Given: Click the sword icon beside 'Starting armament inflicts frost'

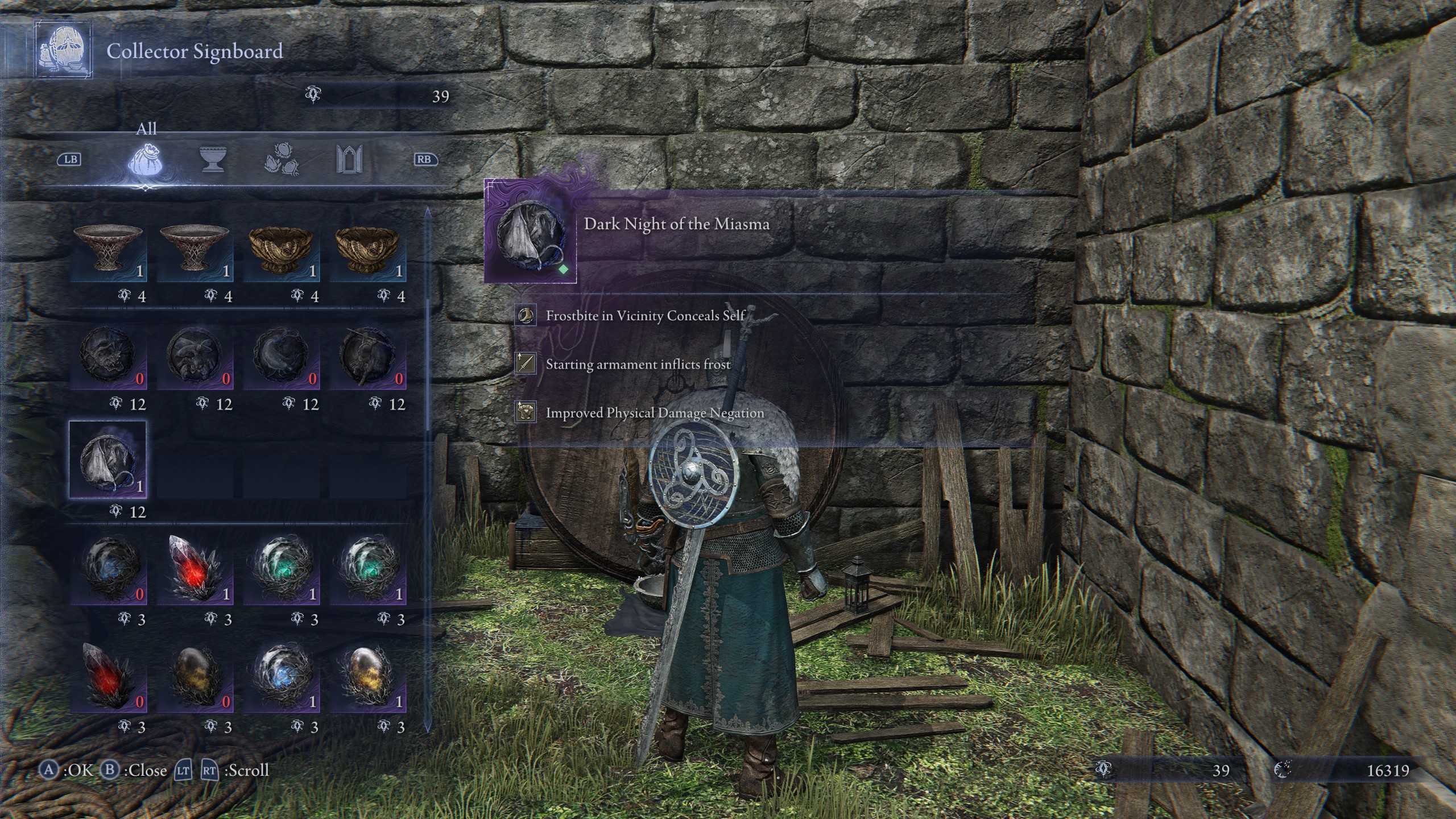Looking at the screenshot, I should click(526, 364).
